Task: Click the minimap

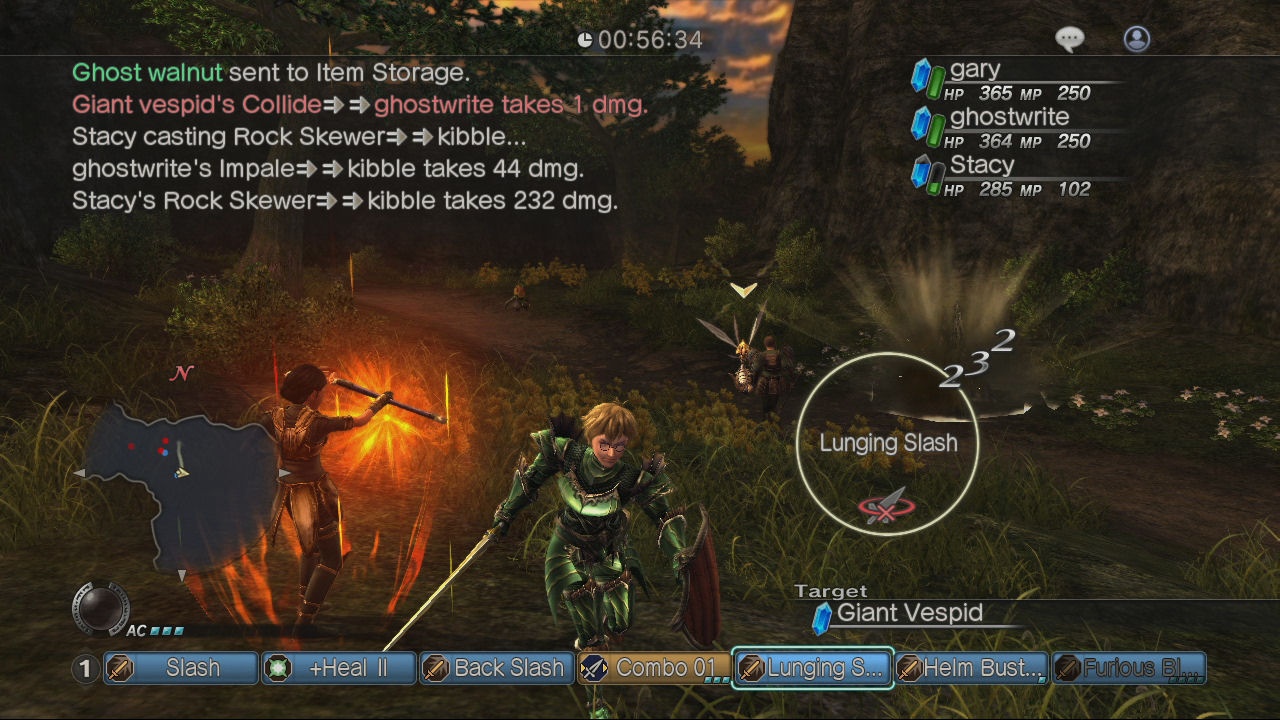Action: 182,478
